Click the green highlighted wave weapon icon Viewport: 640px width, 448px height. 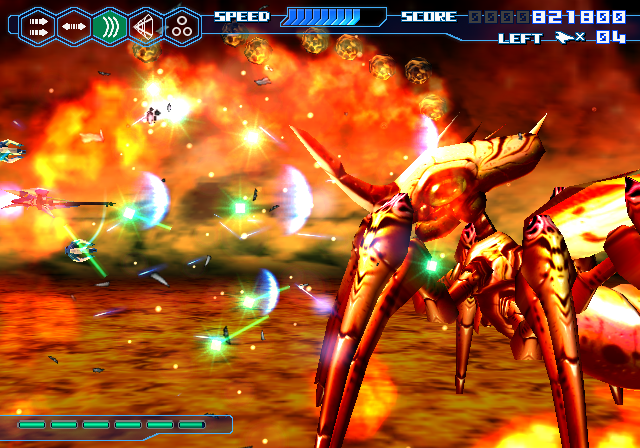(x=110, y=26)
